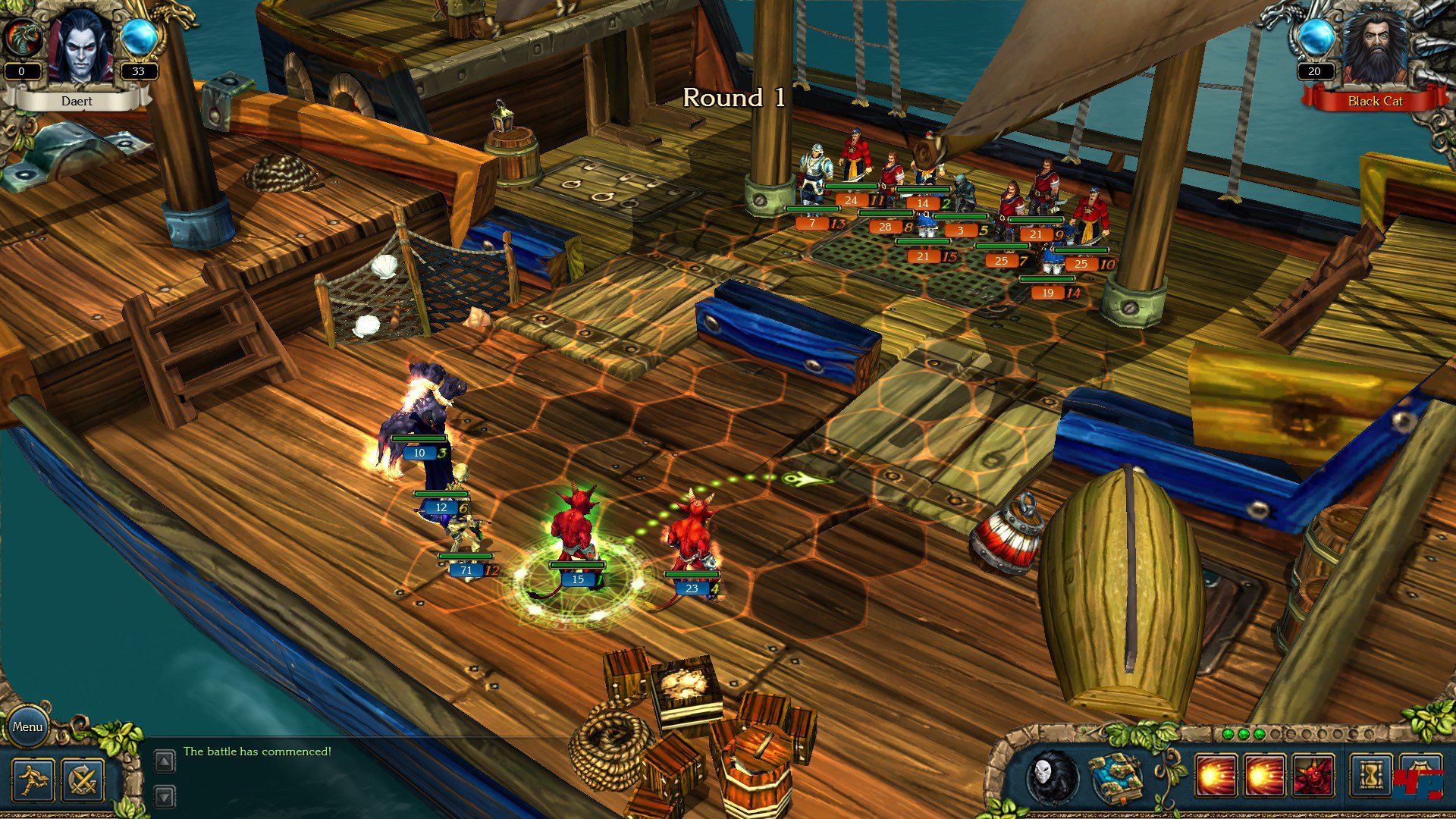Select Daert's hero portrait
This screenshot has height=819, width=1456.
pos(80,47)
